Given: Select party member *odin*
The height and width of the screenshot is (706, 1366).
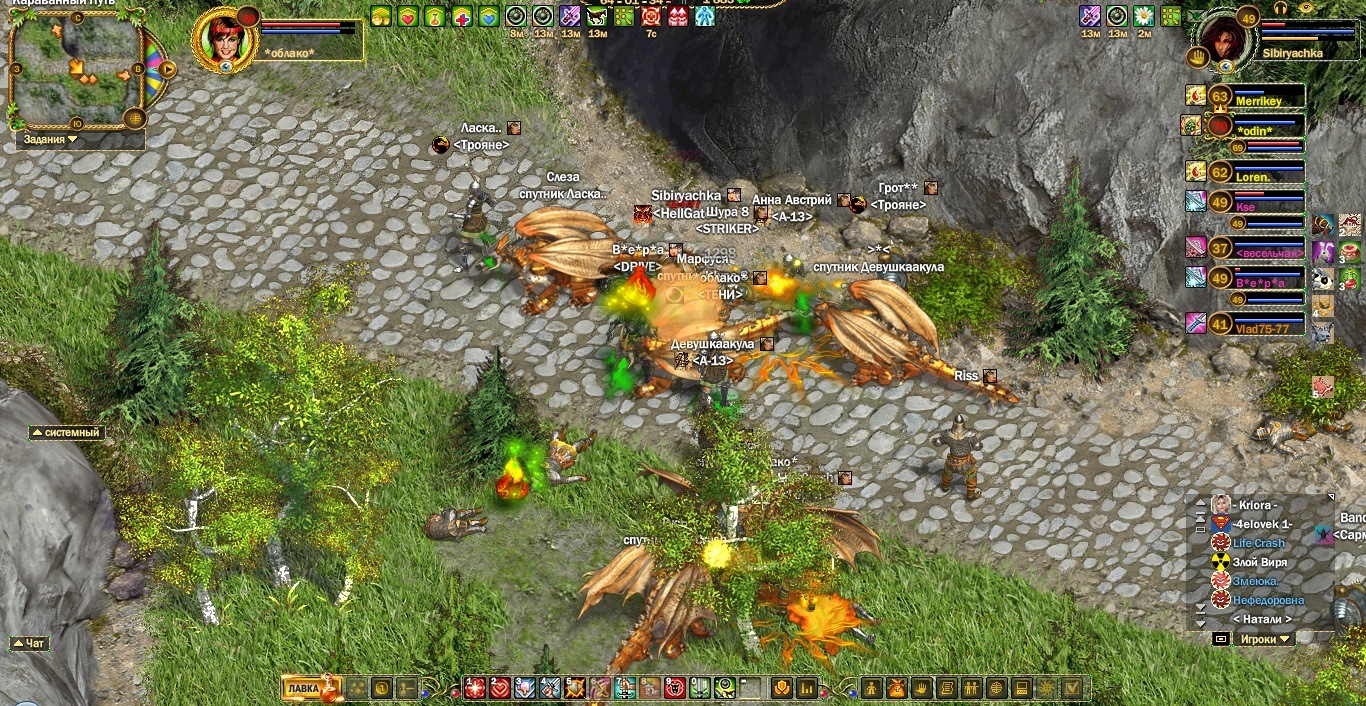Looking at the screenshot, I should 1256,130.
